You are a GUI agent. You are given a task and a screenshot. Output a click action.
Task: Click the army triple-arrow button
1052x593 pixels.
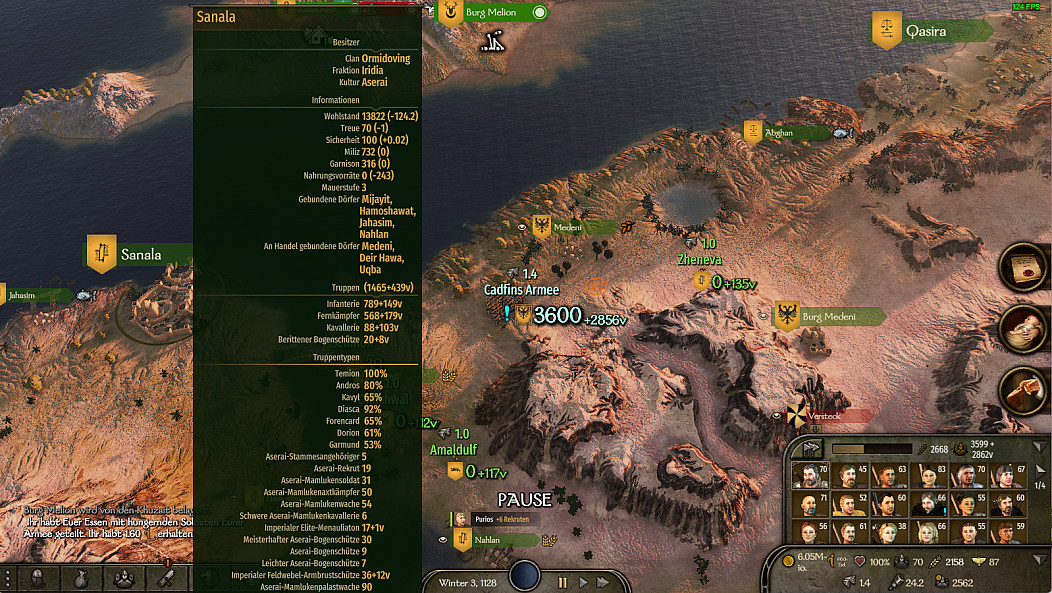coord(810,449)
